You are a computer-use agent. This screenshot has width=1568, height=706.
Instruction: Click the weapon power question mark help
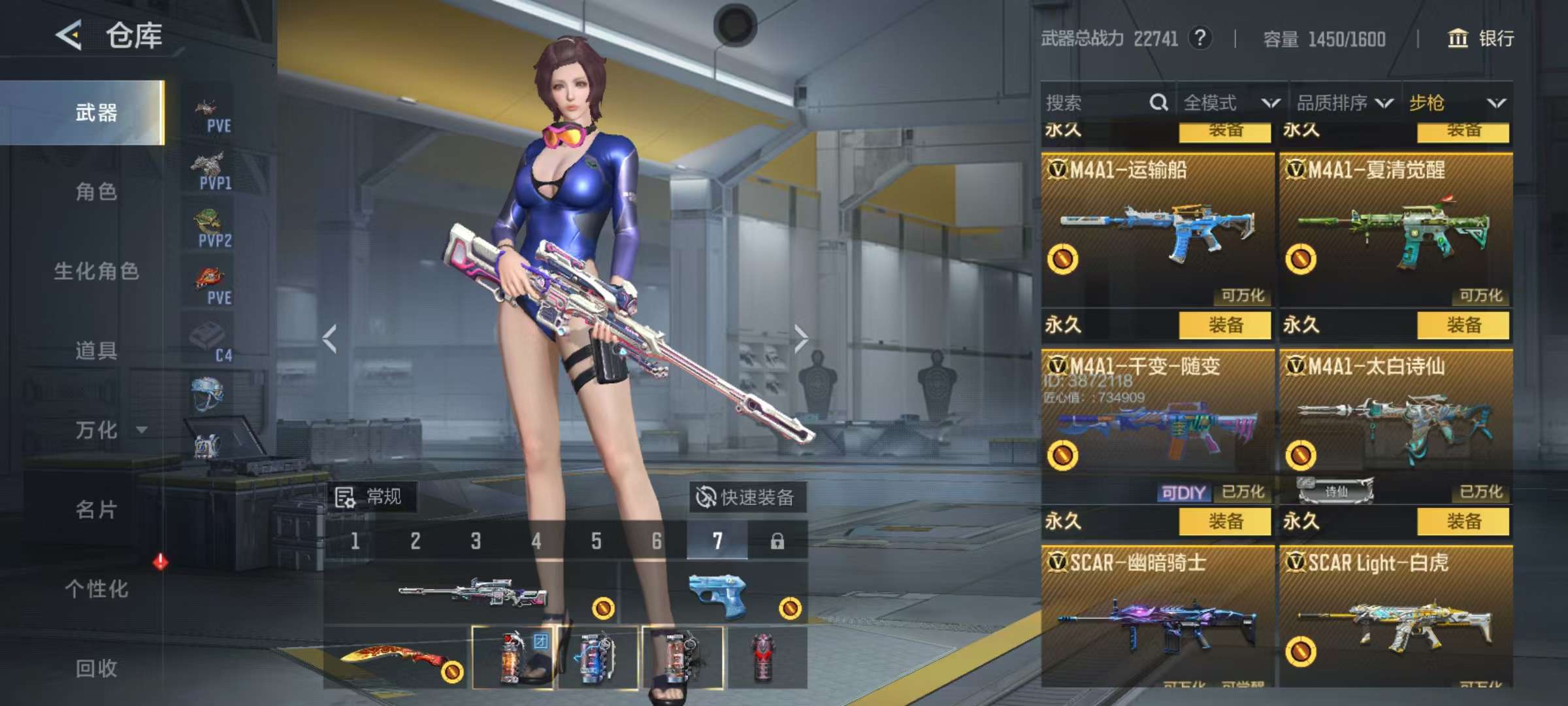(x=1200, y=38)
